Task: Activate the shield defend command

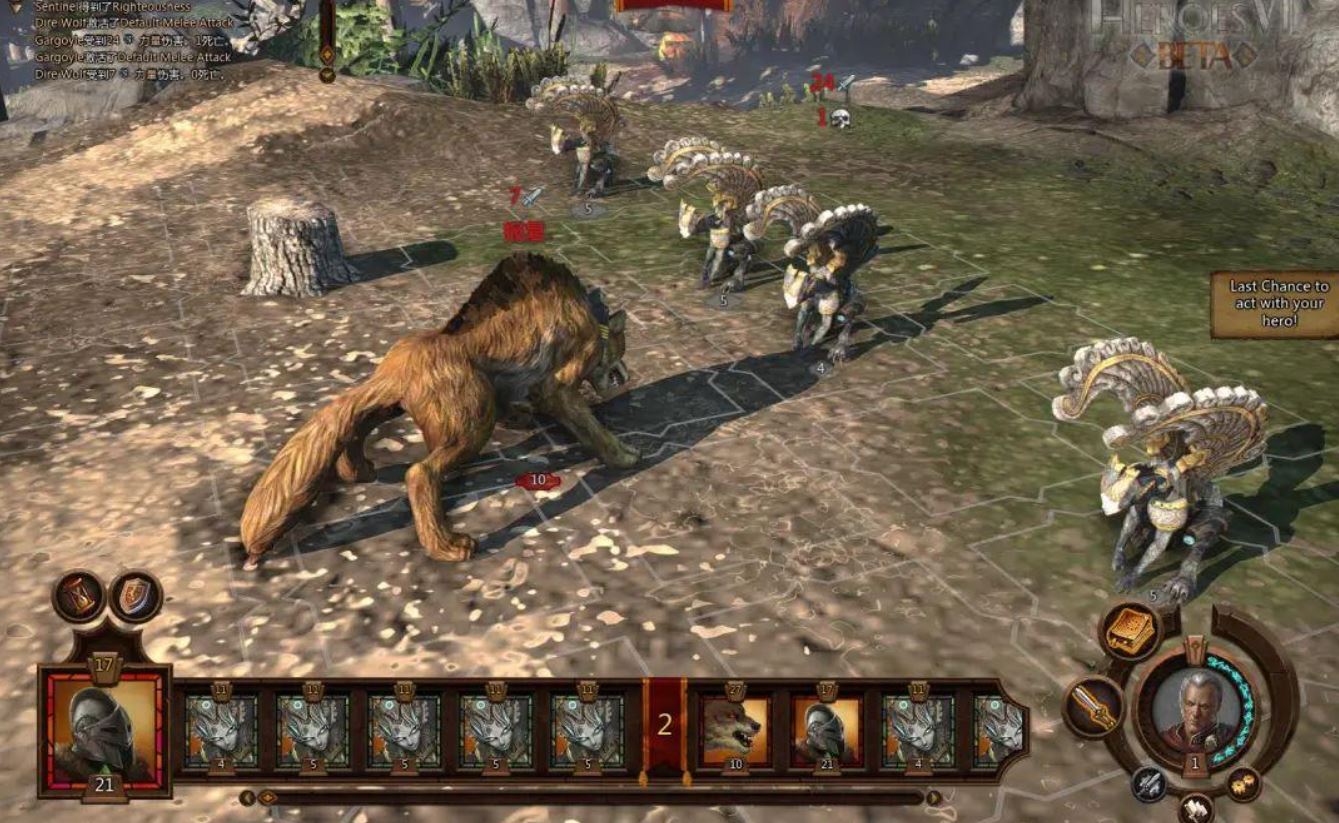Action: pyautogui.click(x=135, y=597)
